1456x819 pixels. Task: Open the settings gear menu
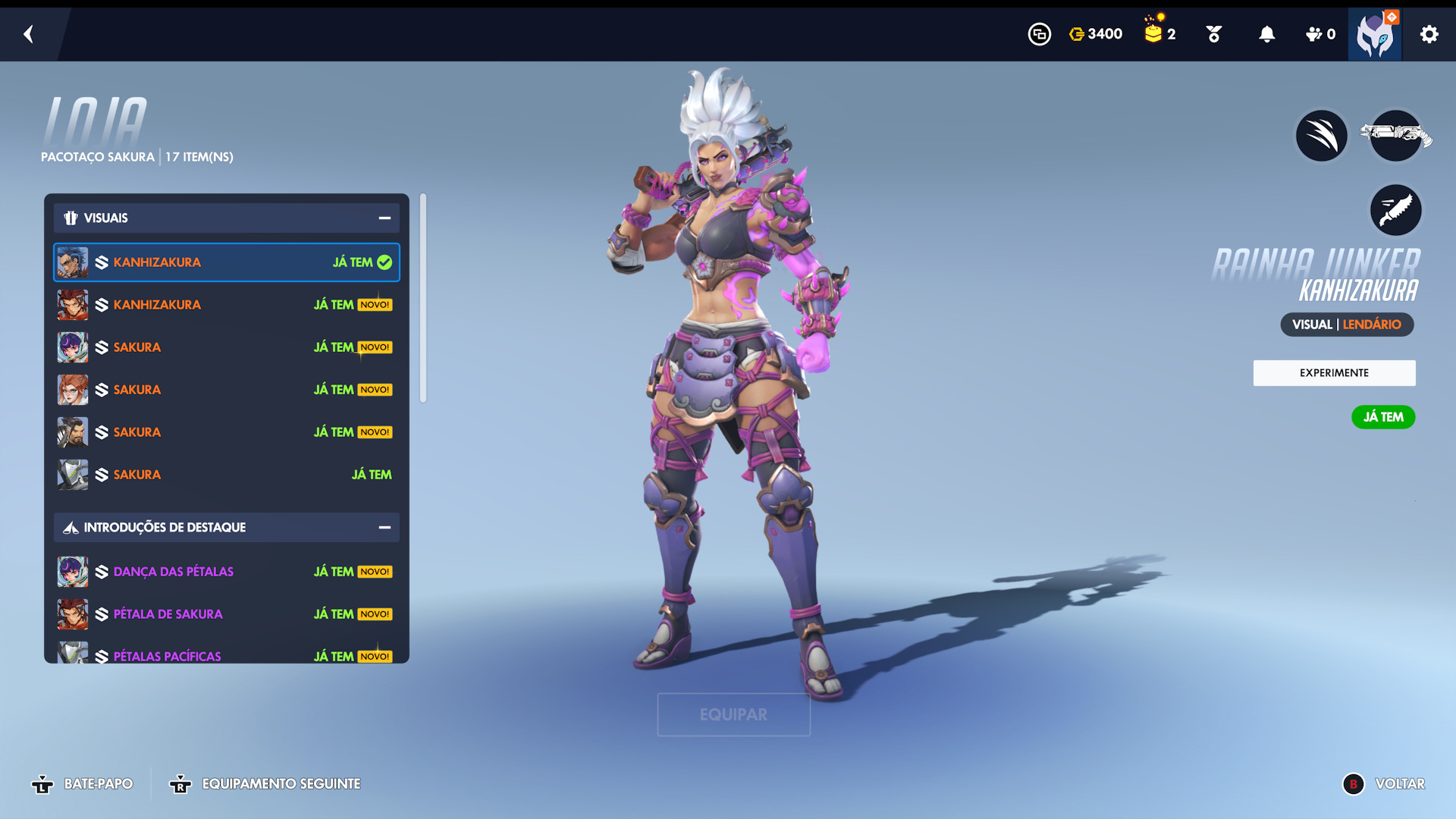point(1429,34)
